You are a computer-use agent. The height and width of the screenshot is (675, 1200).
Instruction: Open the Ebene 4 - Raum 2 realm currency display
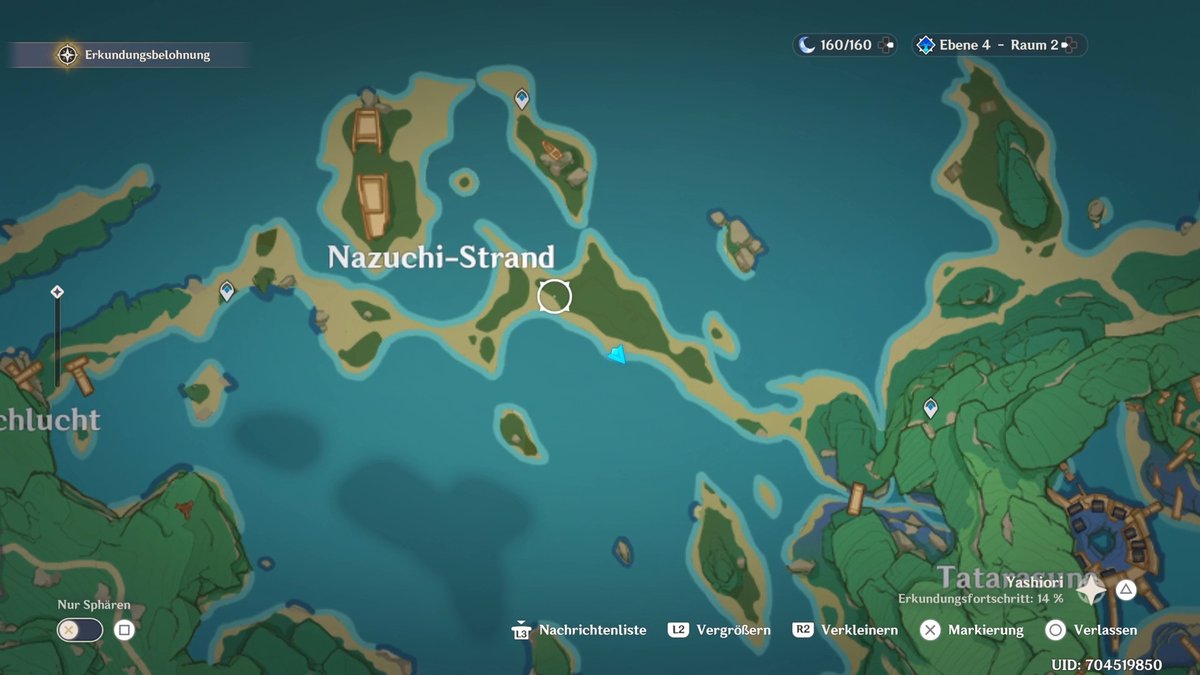click(990, 45)
